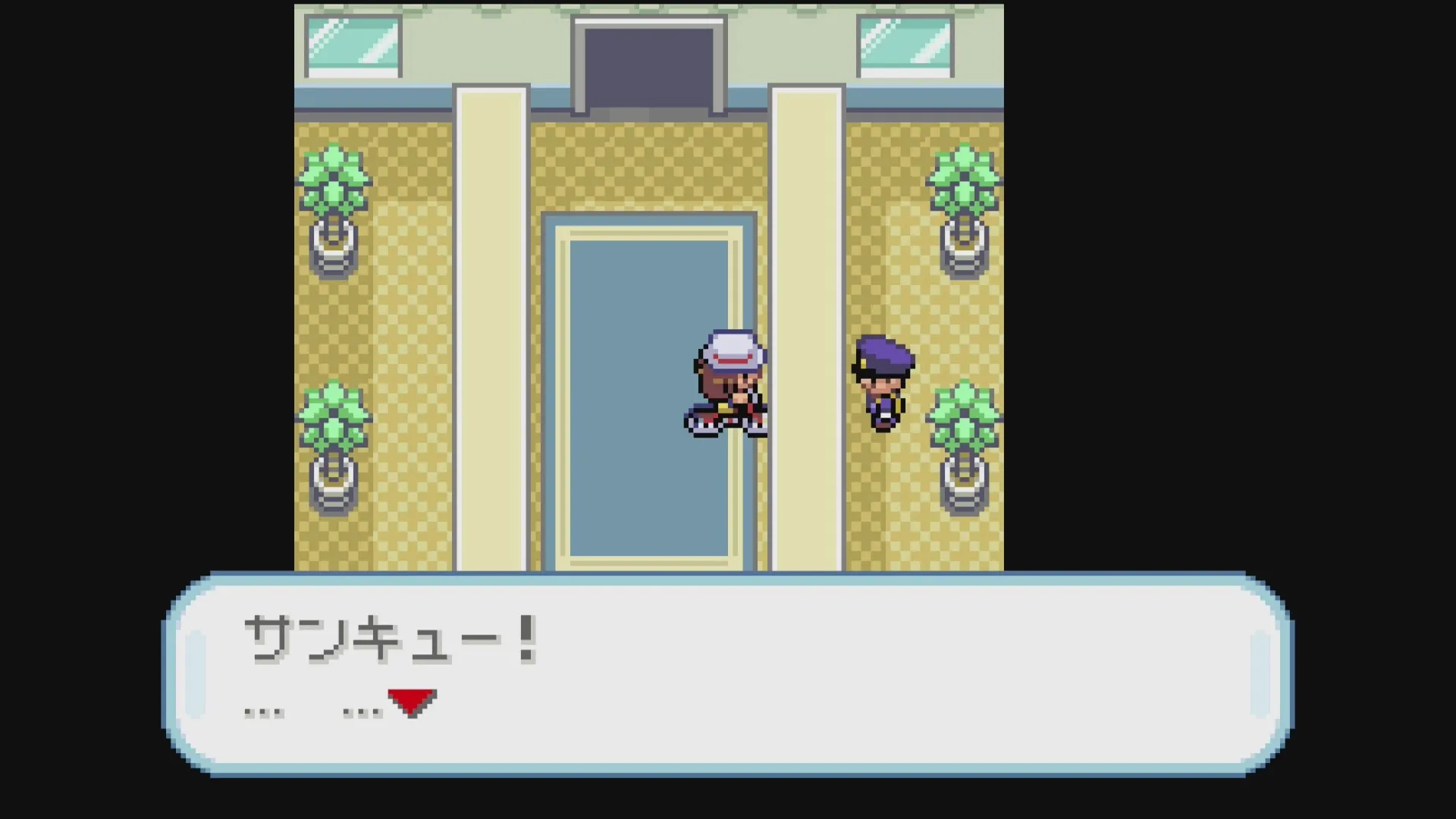Select the NPC wearing the purple hat
Viewport: 1456px width, 819px height.
coord(883,383)
